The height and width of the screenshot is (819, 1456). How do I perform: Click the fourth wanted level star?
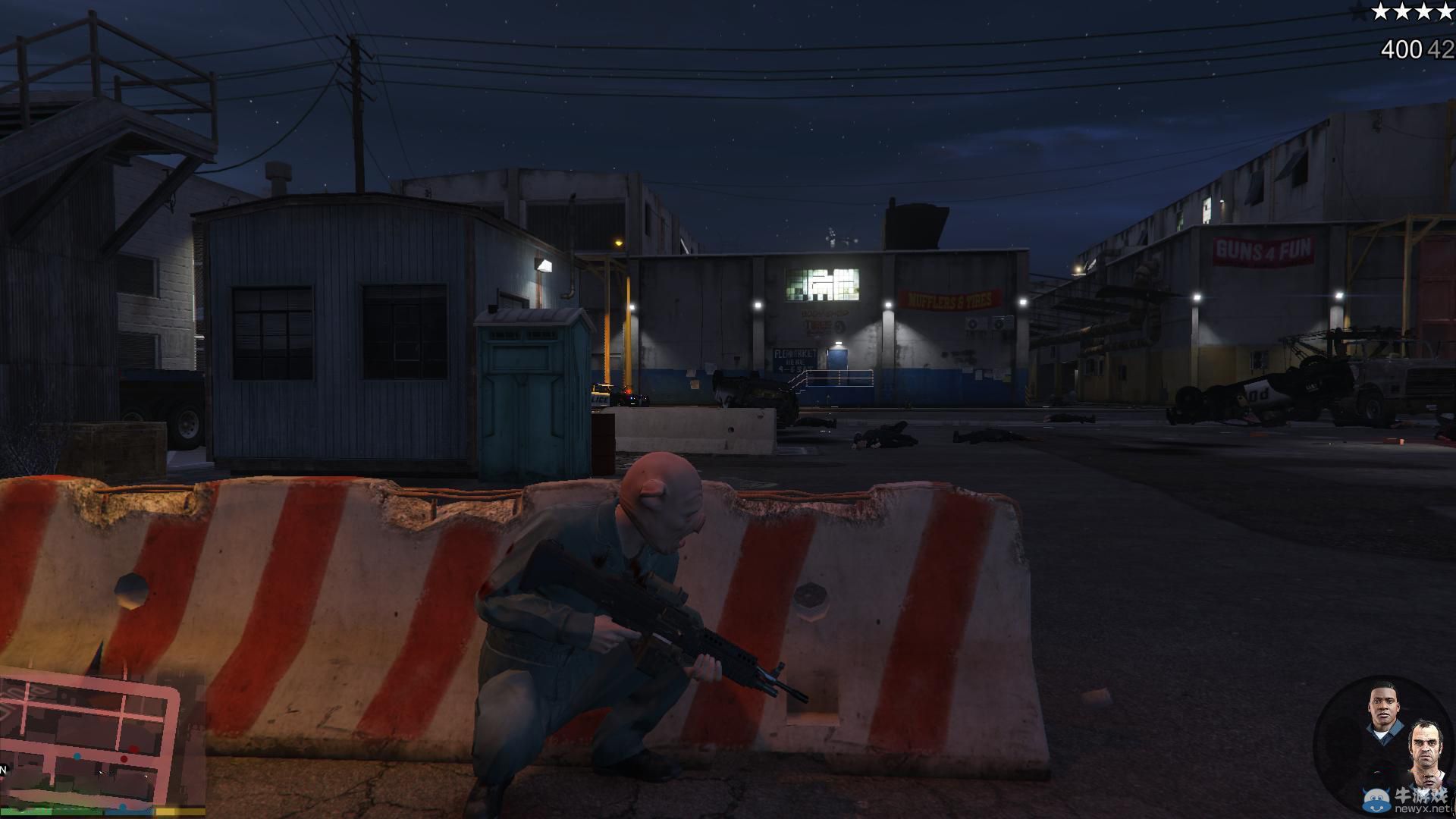(1445, 11)
